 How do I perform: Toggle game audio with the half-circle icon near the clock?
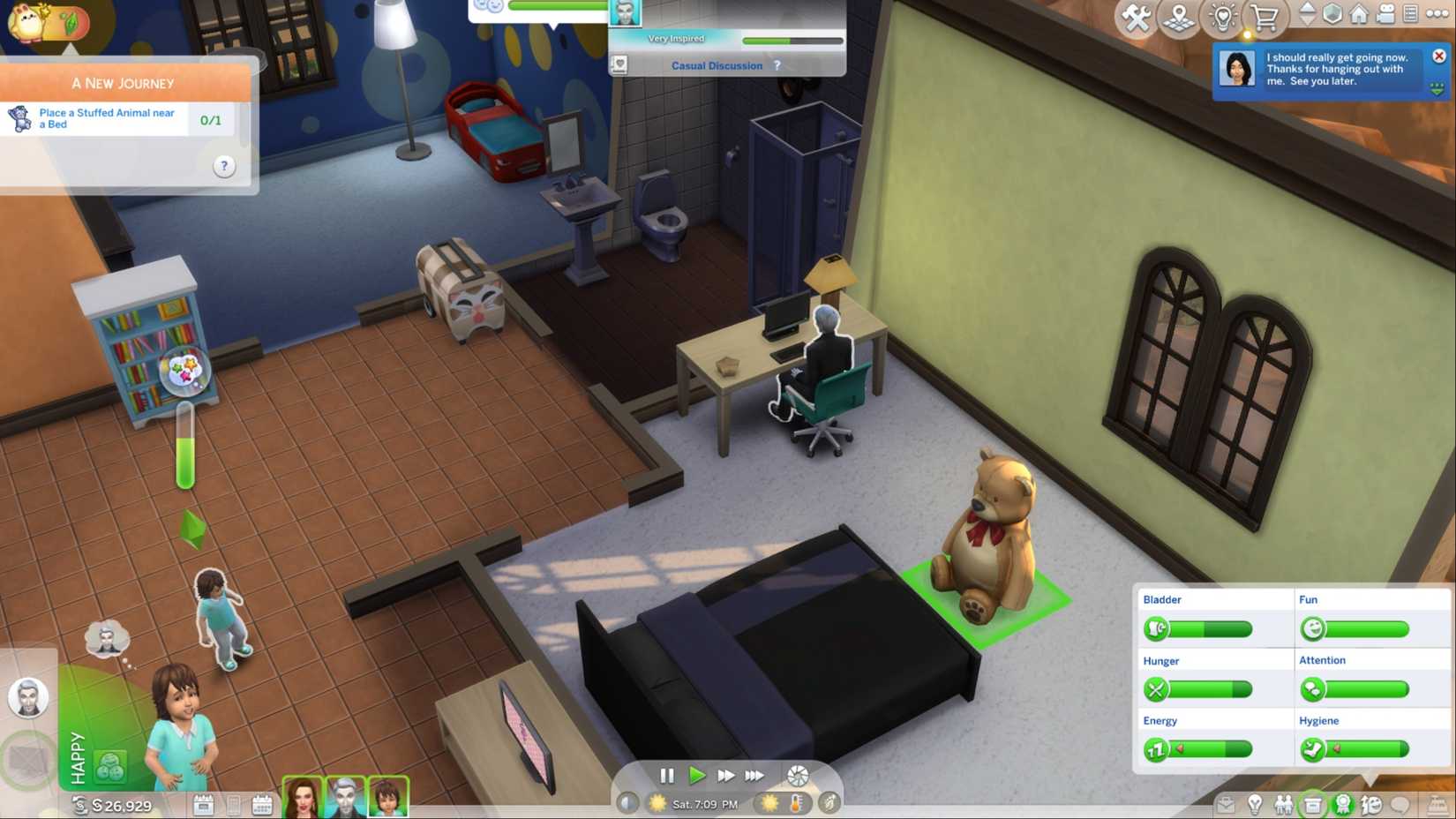(x=627, y=804)
